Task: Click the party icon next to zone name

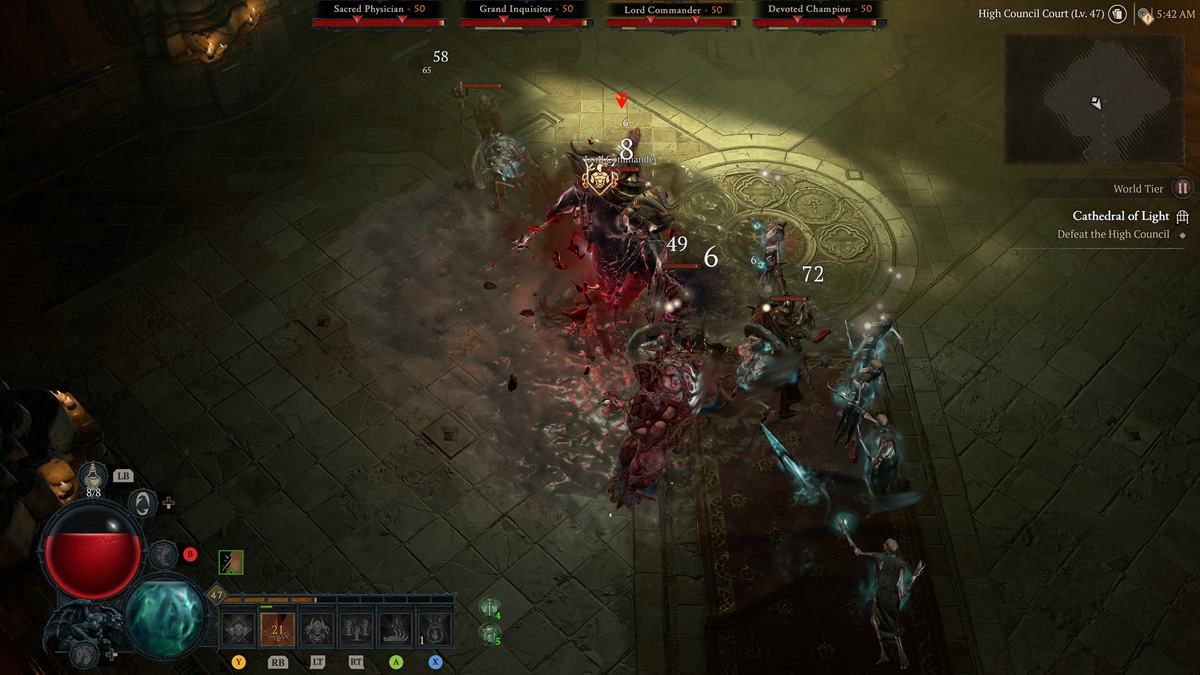Action: 1117,15
